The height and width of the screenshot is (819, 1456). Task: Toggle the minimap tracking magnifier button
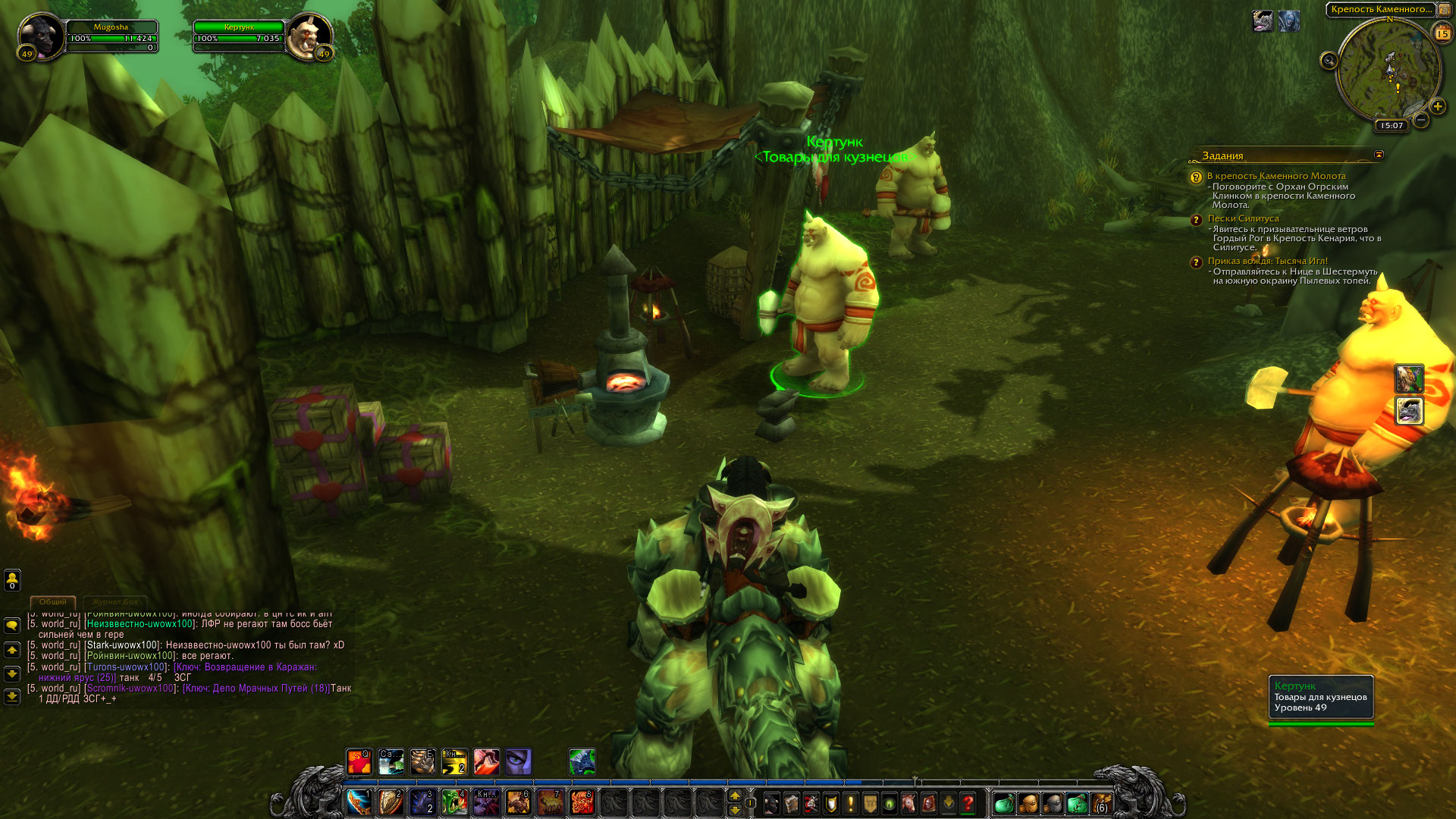1329,61
